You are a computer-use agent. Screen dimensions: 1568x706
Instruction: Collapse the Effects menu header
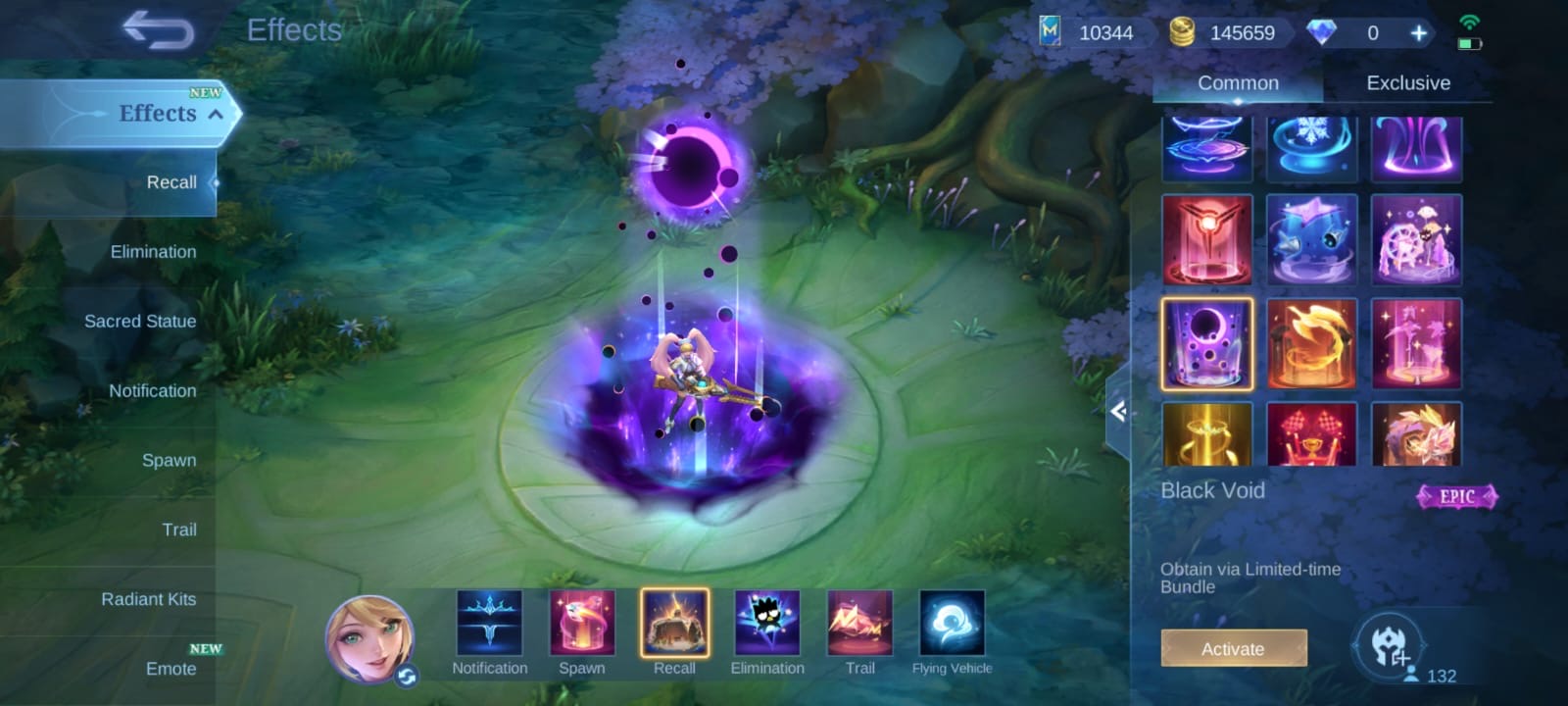pyautogui.click(x=215, y=115)
